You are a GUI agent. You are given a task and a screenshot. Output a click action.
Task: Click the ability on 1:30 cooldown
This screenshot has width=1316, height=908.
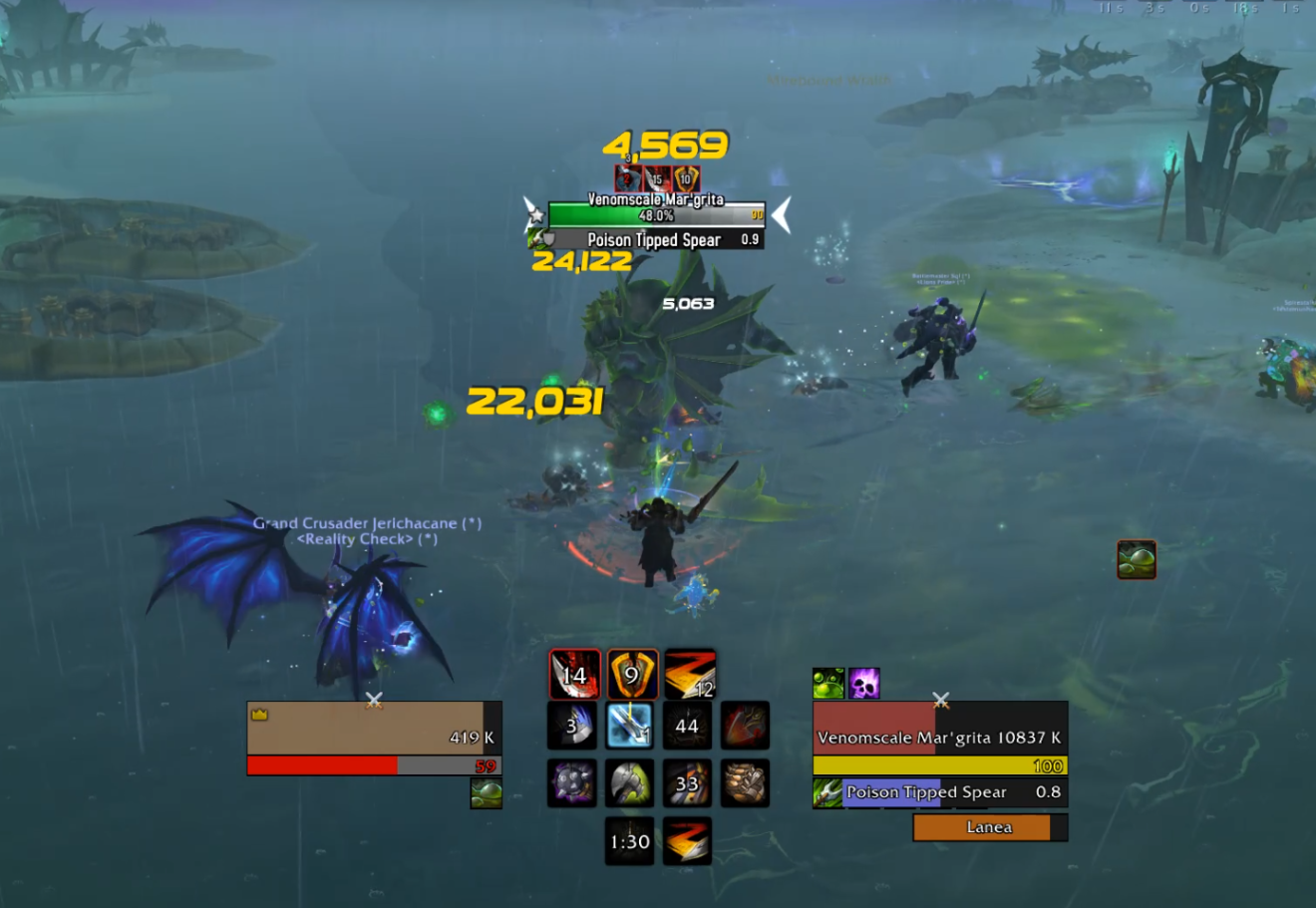coord(630,841)
